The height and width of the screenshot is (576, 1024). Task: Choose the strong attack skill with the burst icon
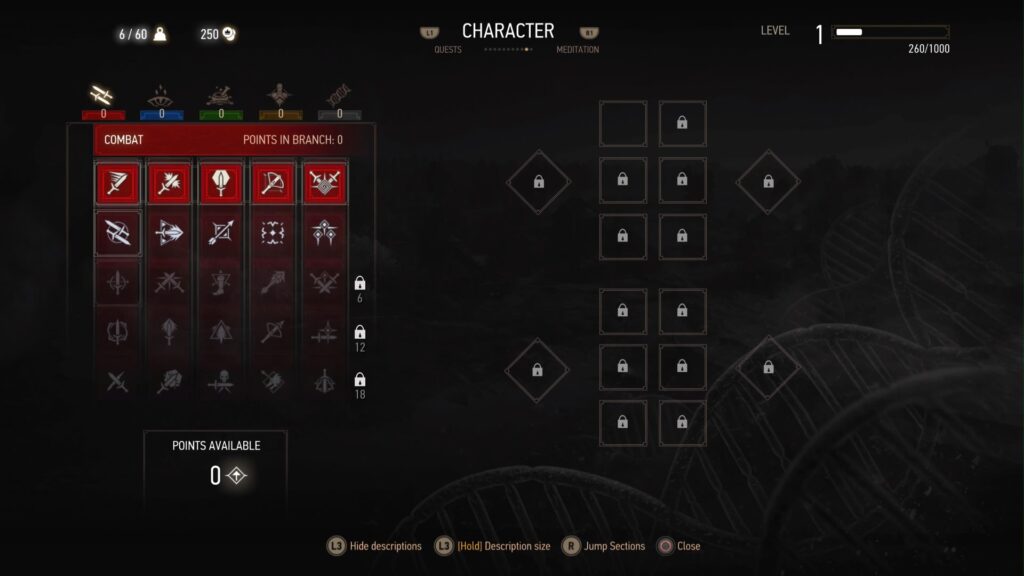click(169, 183)
